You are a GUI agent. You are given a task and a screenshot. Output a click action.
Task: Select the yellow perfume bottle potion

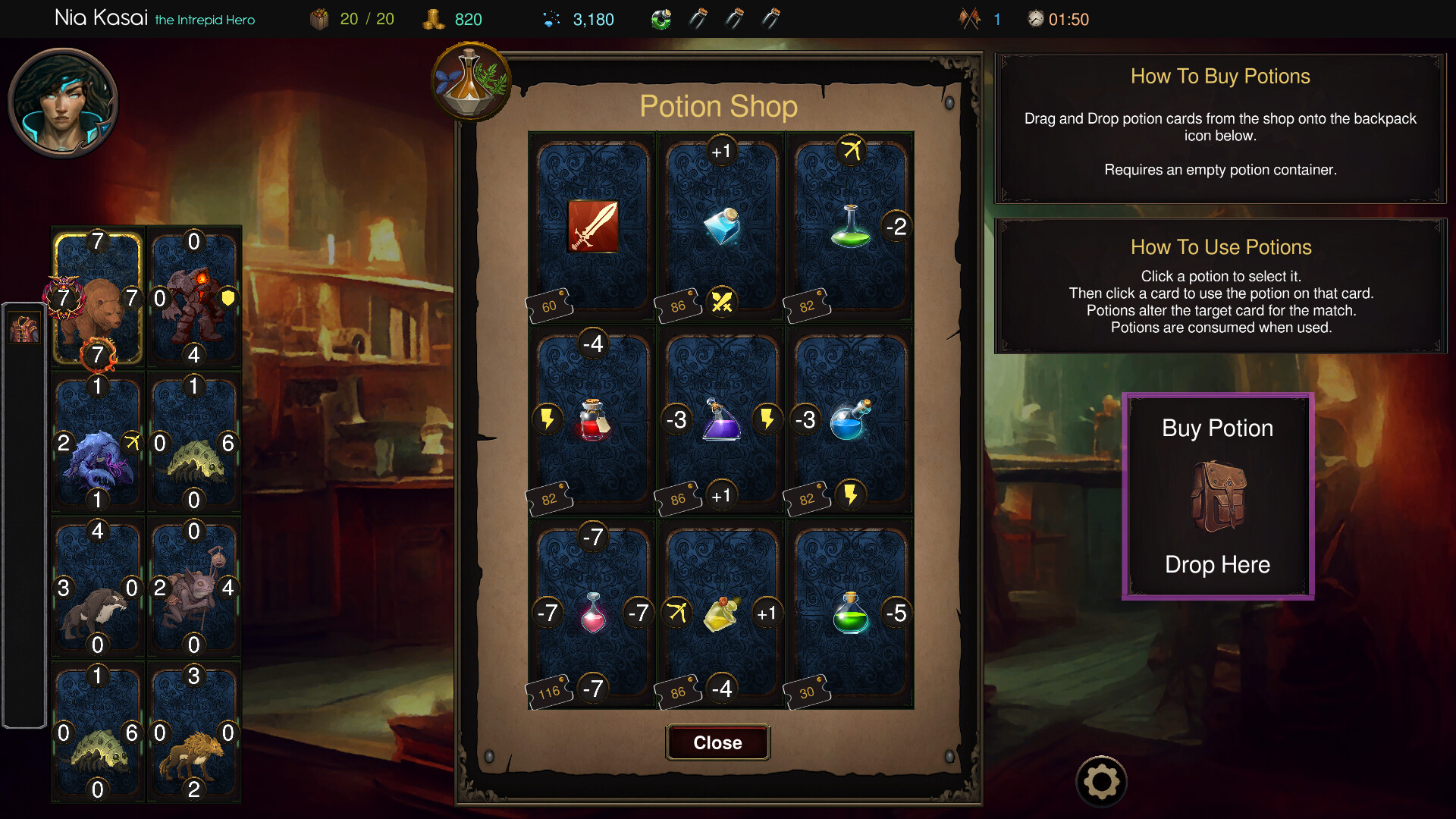coord(720,614)
